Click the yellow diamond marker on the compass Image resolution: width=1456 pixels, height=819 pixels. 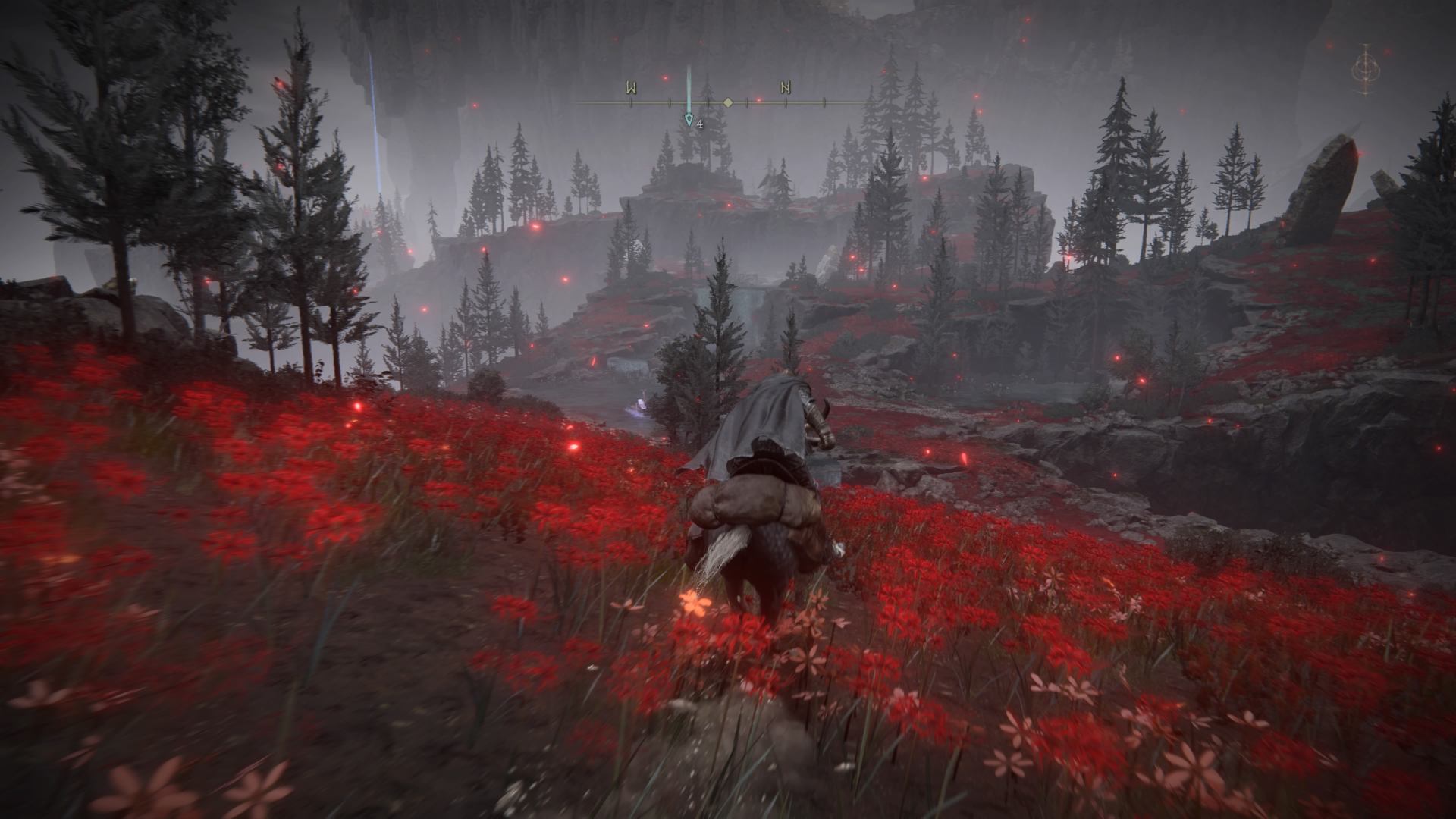[727, 102]
